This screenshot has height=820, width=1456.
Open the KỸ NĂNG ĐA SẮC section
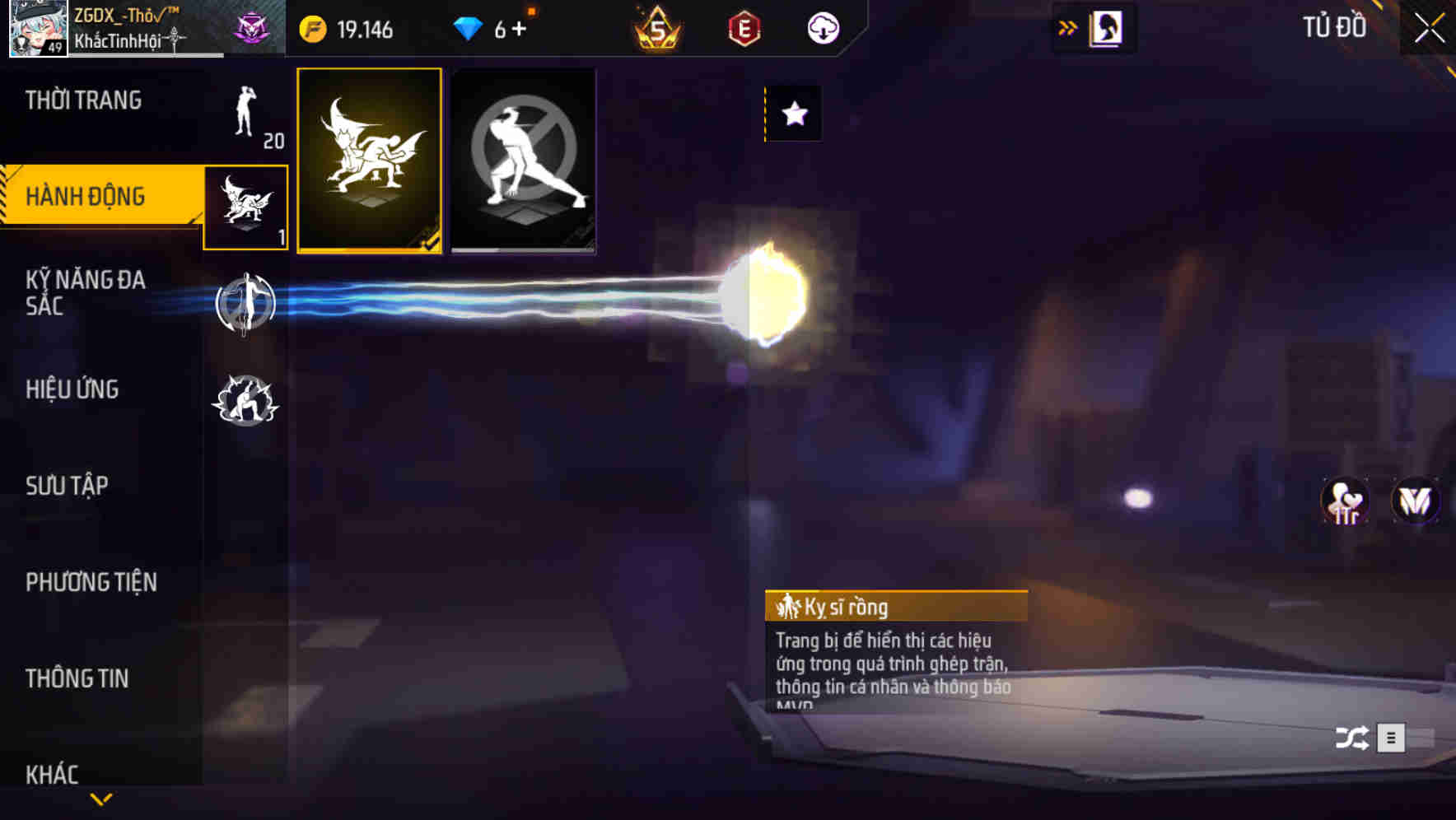click(x=86, y=294)
